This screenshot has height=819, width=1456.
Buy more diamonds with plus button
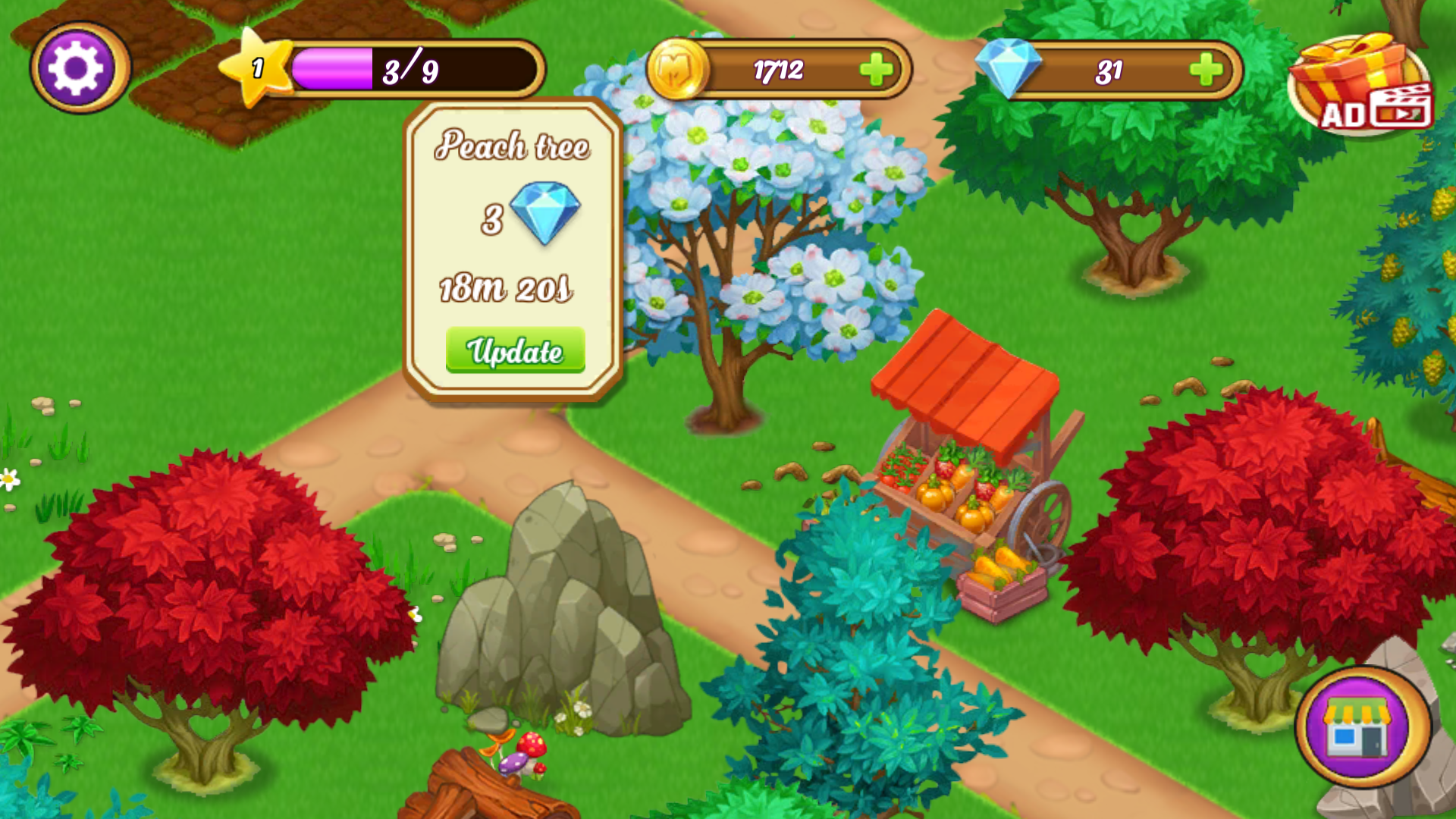[x=1206, y=71]
